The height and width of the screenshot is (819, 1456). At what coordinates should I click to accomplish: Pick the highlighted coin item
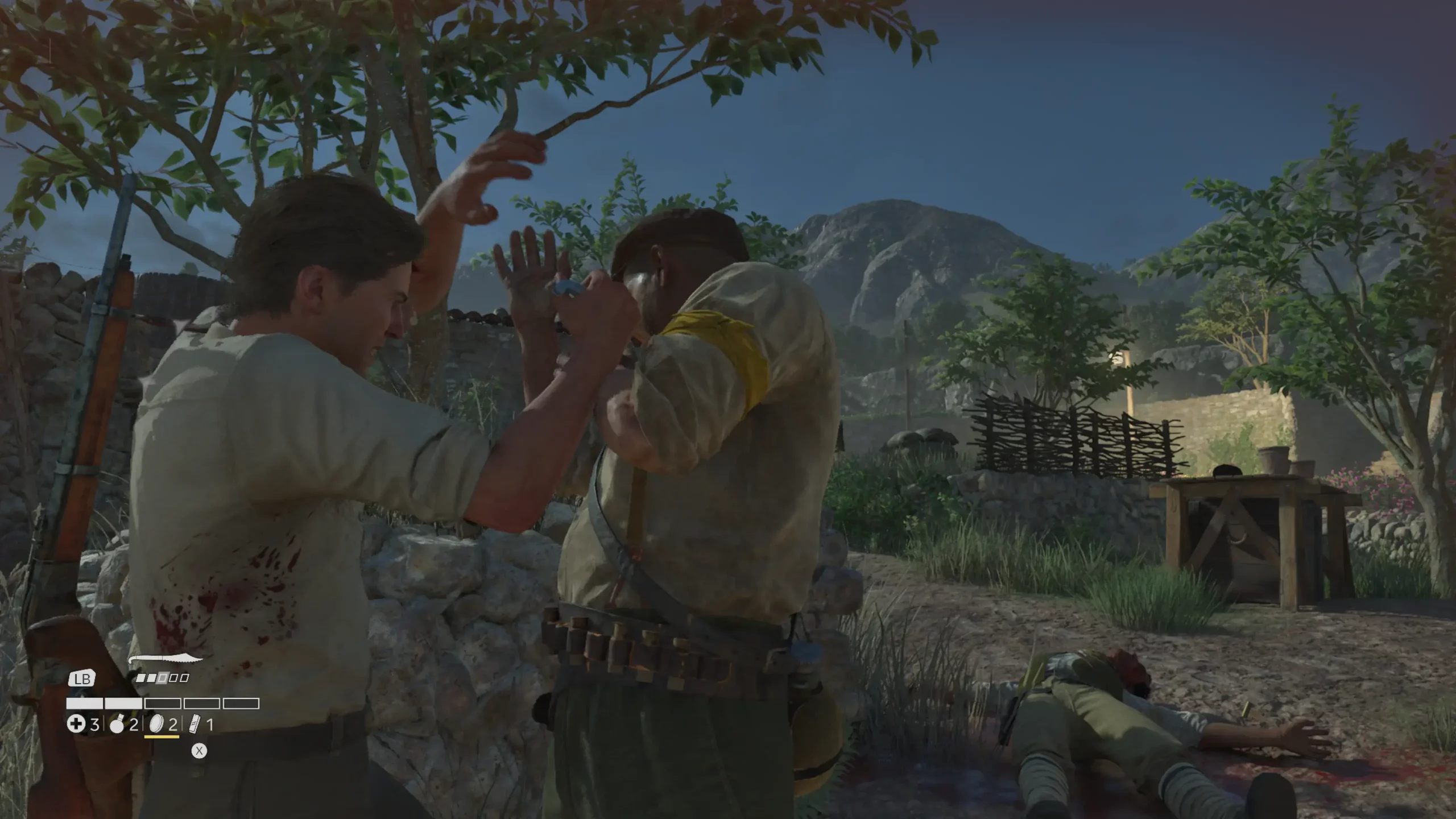coord(156,724)
